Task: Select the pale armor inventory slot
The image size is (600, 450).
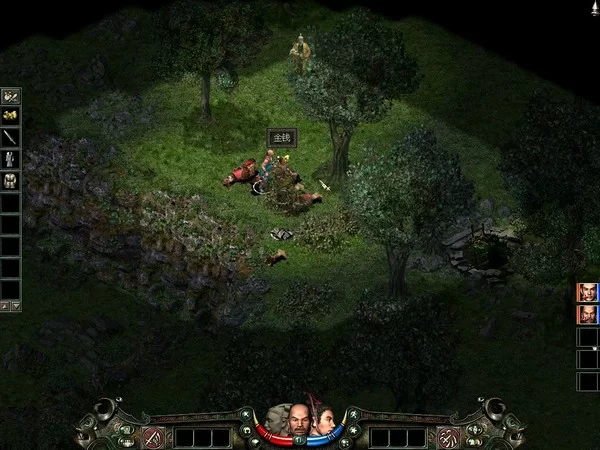Action: [x=11, y=179]
